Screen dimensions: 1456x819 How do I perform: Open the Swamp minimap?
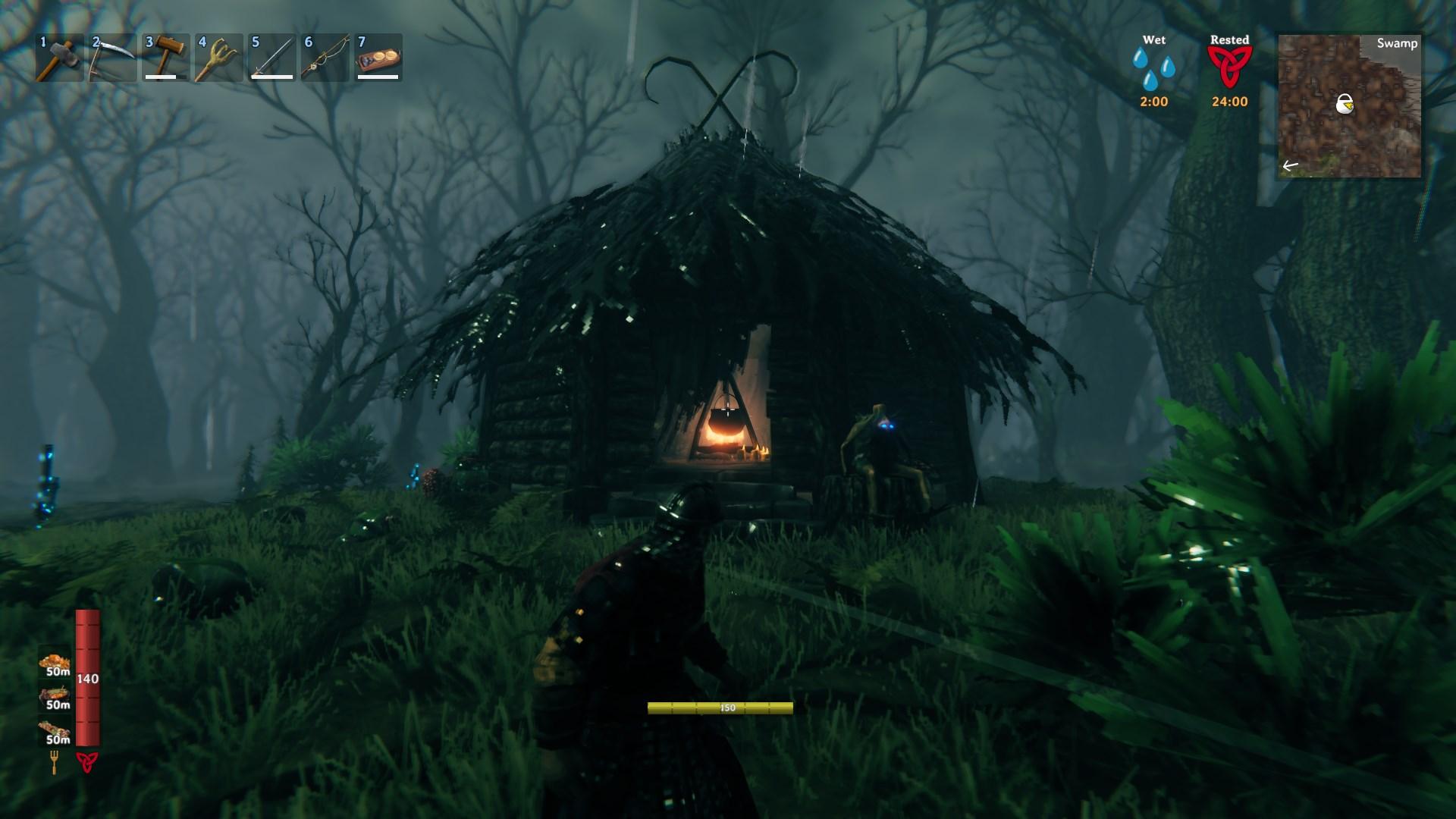tap(1349, 106)
